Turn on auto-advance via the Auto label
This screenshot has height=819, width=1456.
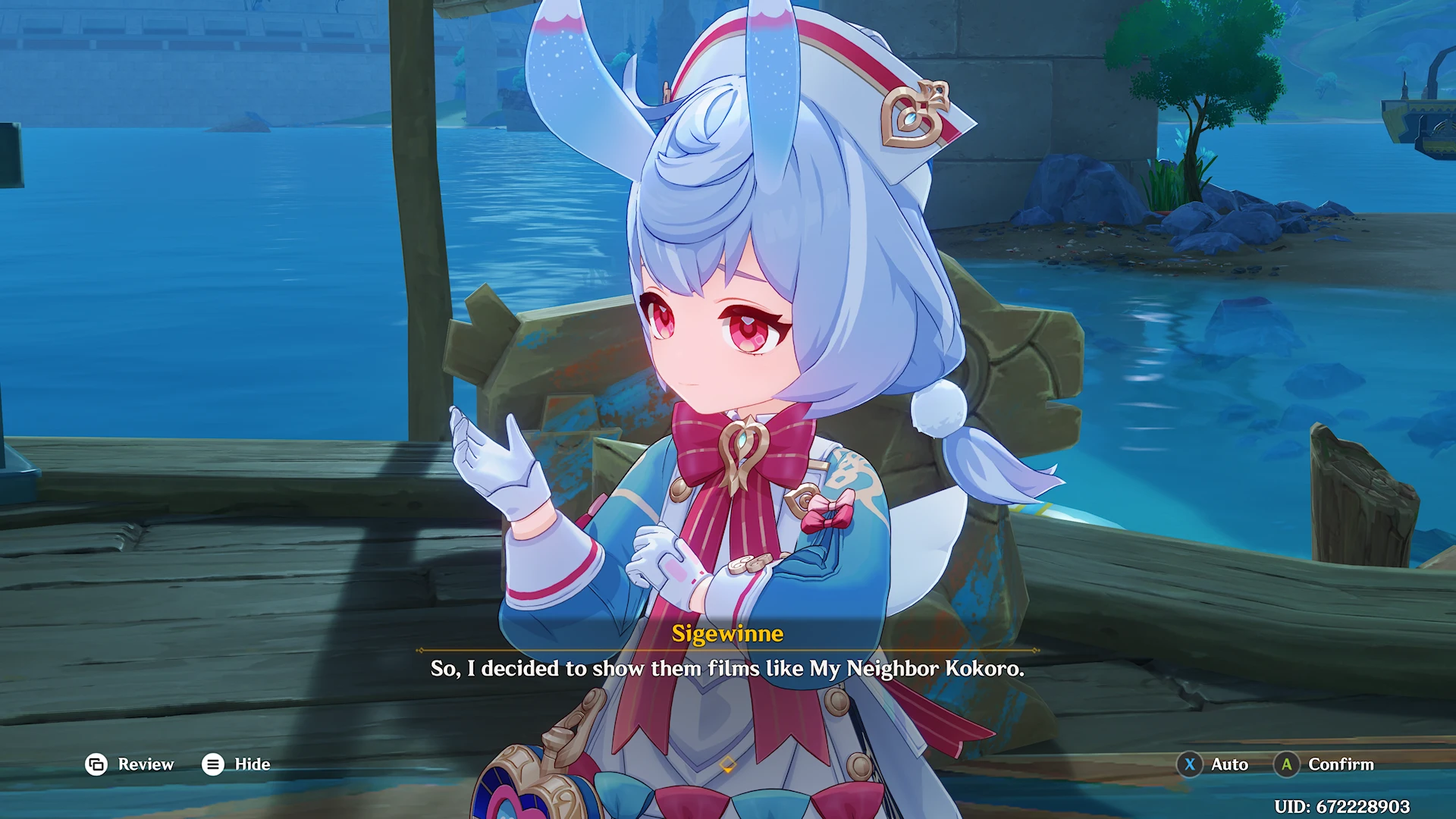click(x=1228, y=764)
